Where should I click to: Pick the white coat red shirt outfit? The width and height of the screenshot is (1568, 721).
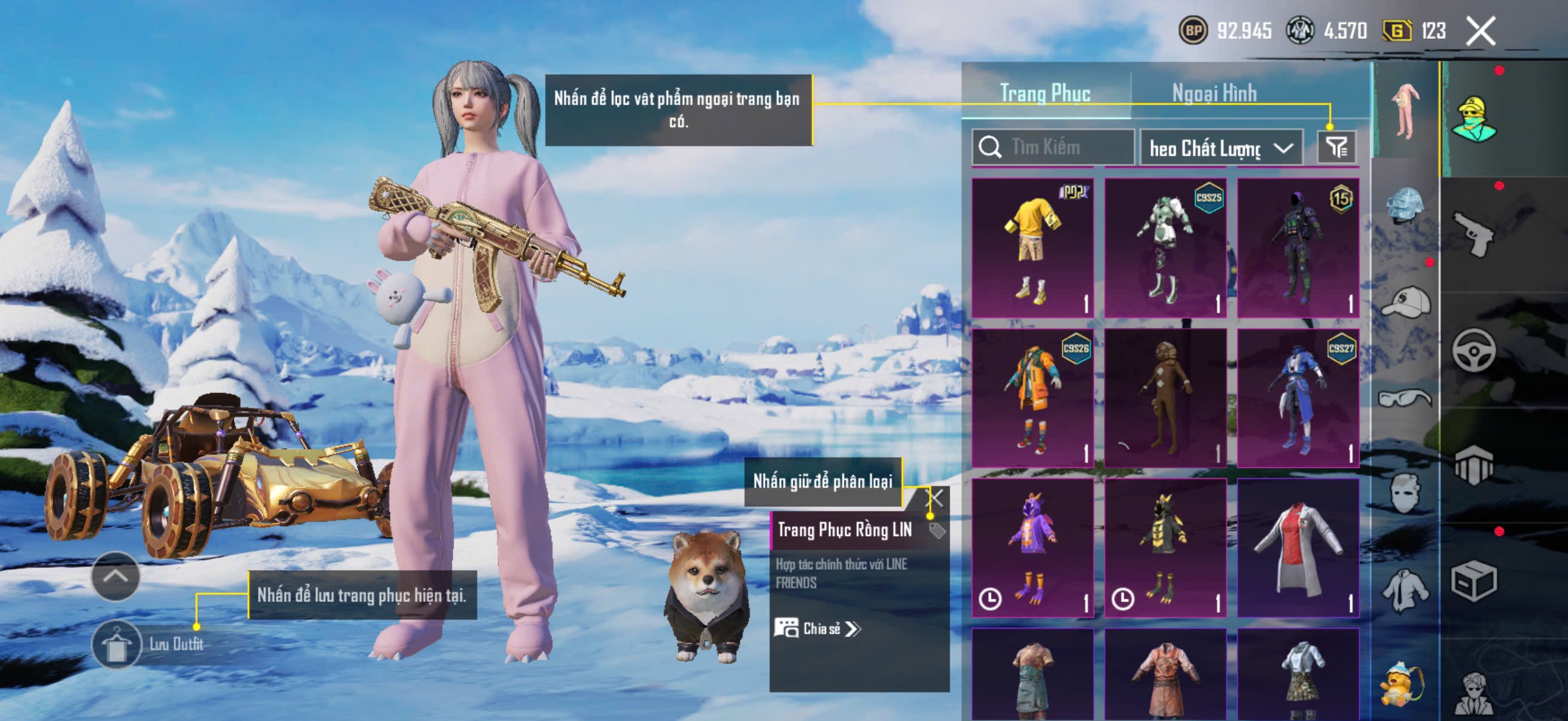click(1298, 548)
